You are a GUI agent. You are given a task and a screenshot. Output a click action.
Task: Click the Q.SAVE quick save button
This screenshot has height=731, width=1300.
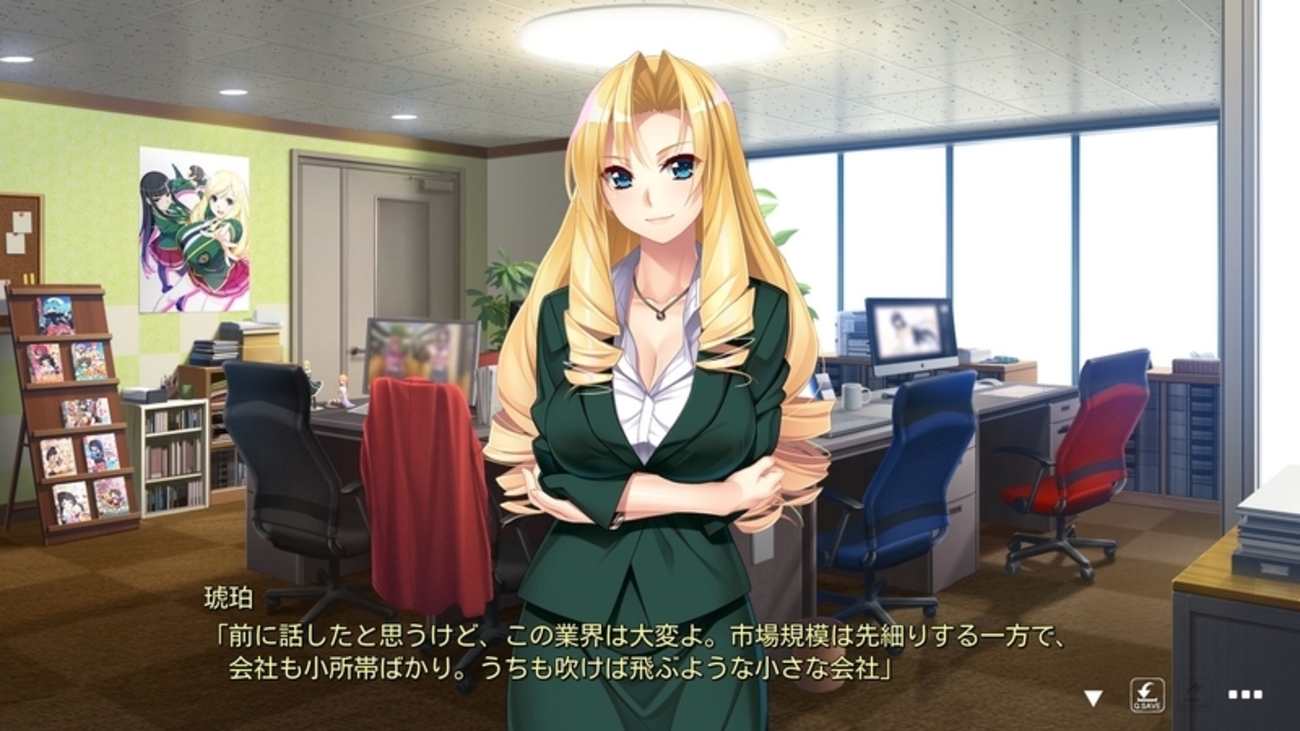click(x=1147, y=695)
